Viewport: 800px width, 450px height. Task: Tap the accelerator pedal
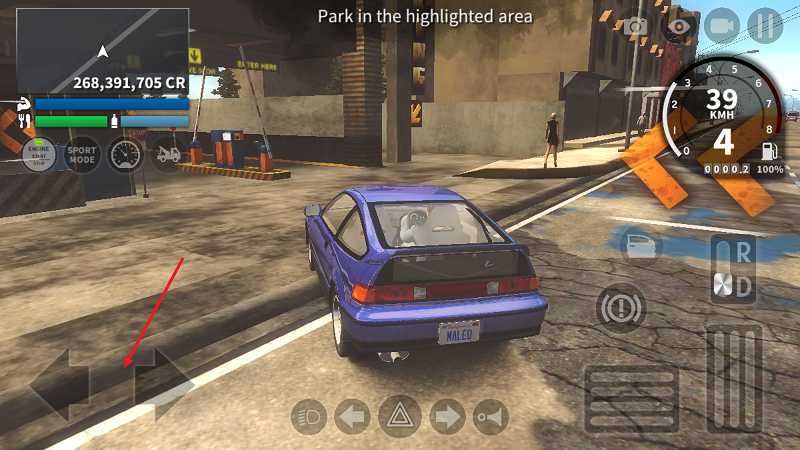tap(735, 378)
